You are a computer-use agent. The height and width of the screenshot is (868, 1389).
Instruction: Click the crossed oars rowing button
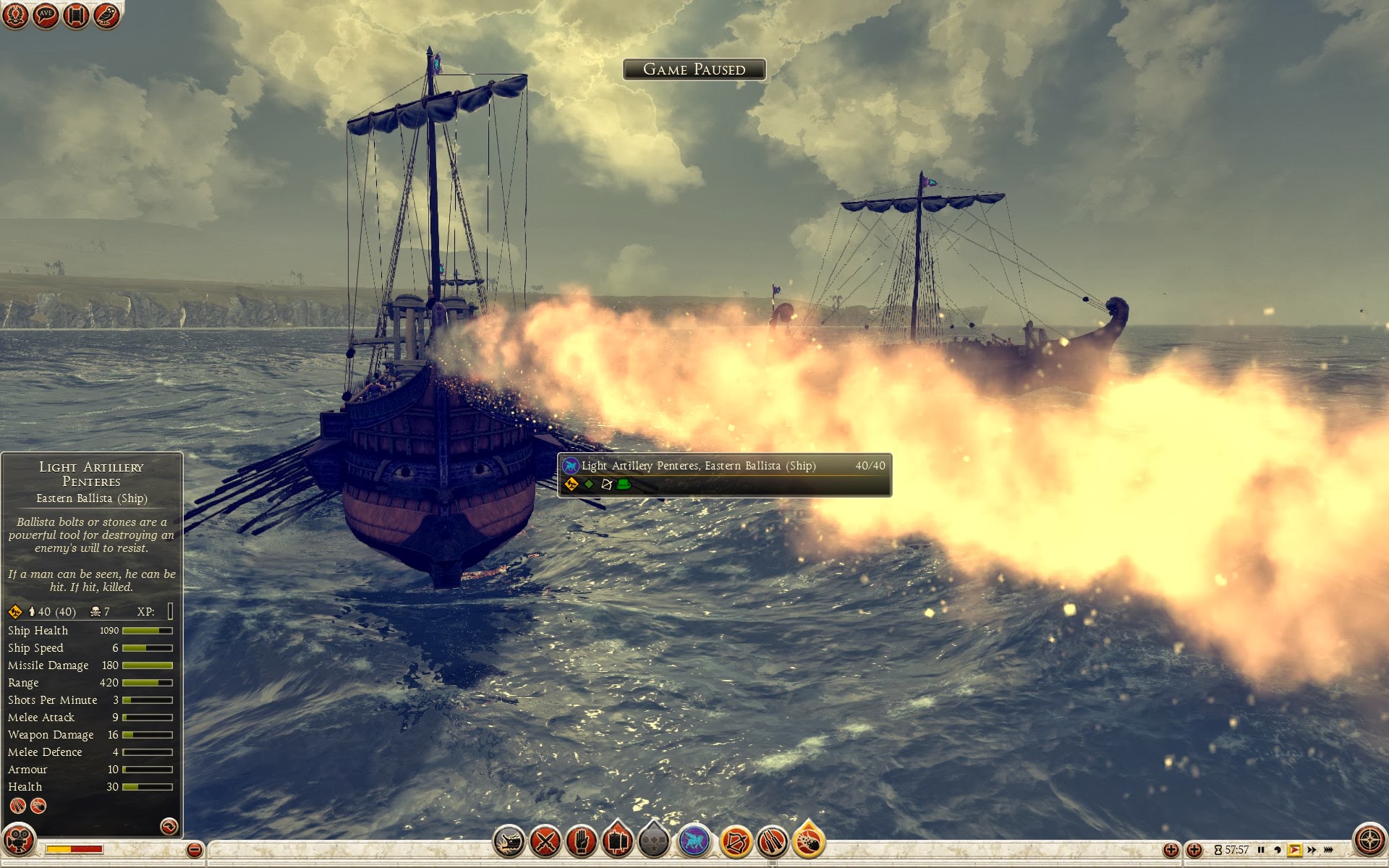tap(772, 842)
